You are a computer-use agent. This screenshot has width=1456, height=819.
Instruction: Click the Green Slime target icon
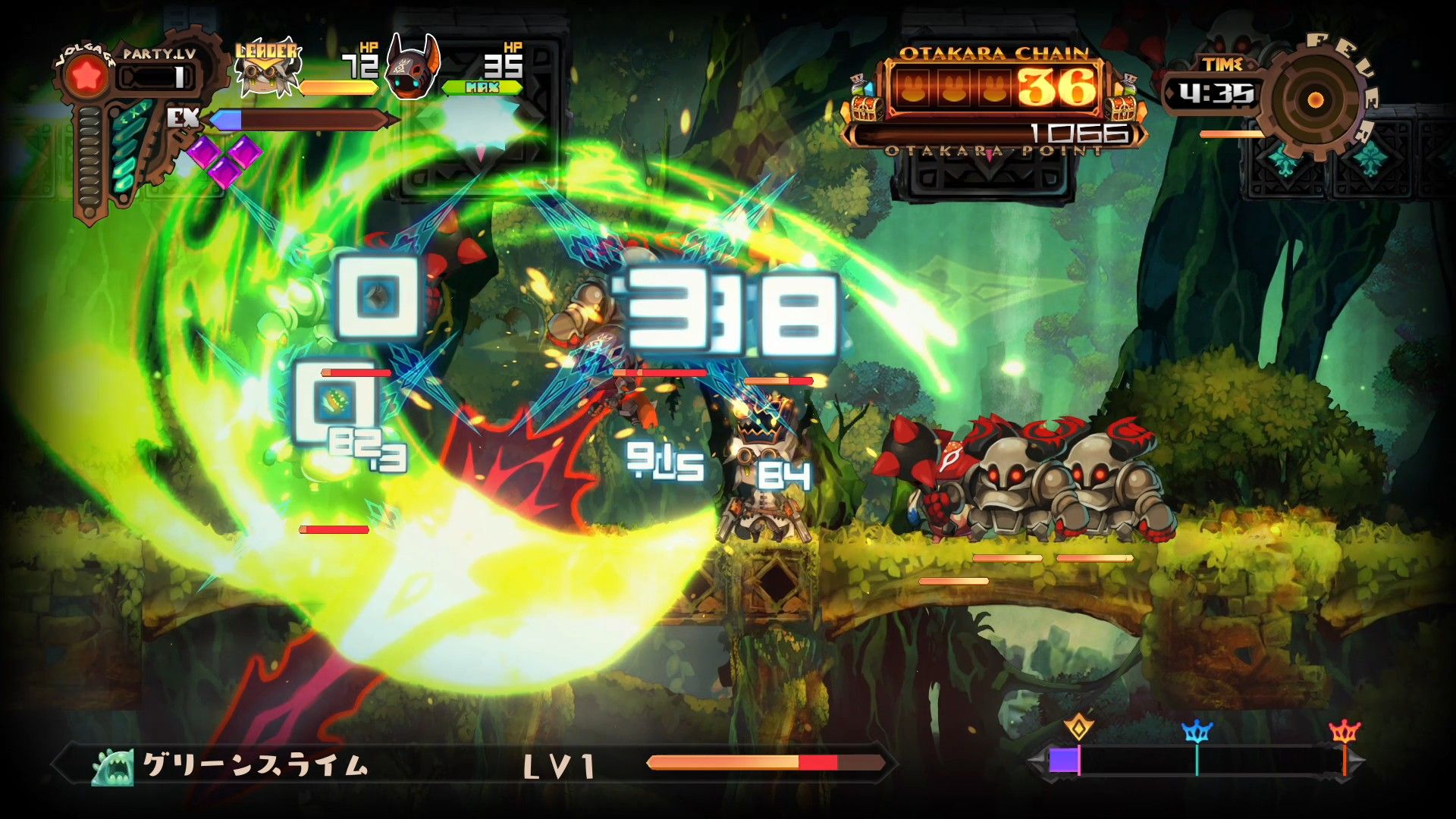click(113, 767)
